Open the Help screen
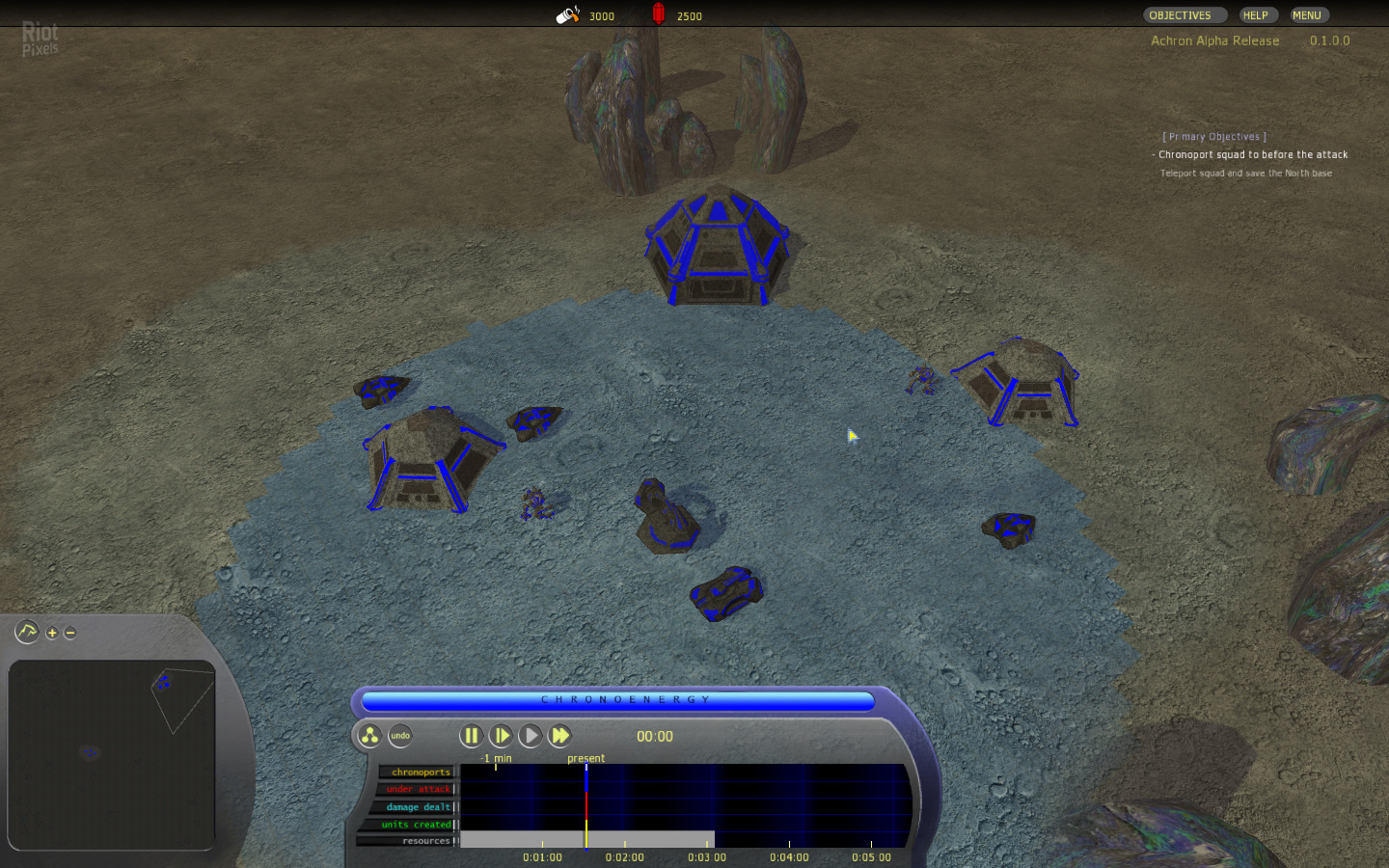 coord(1255,15)
